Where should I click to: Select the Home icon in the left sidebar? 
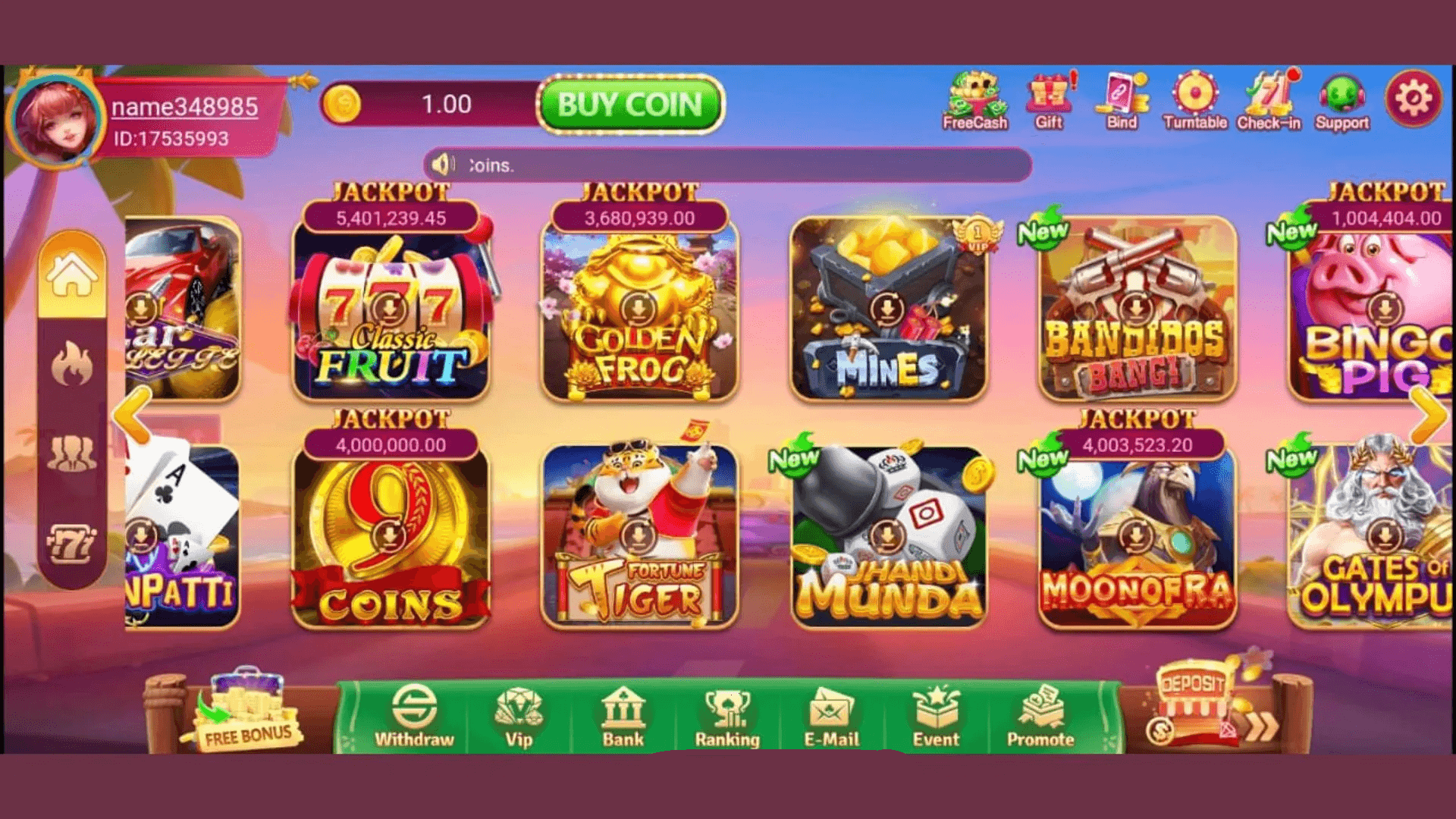click(73, 275)
